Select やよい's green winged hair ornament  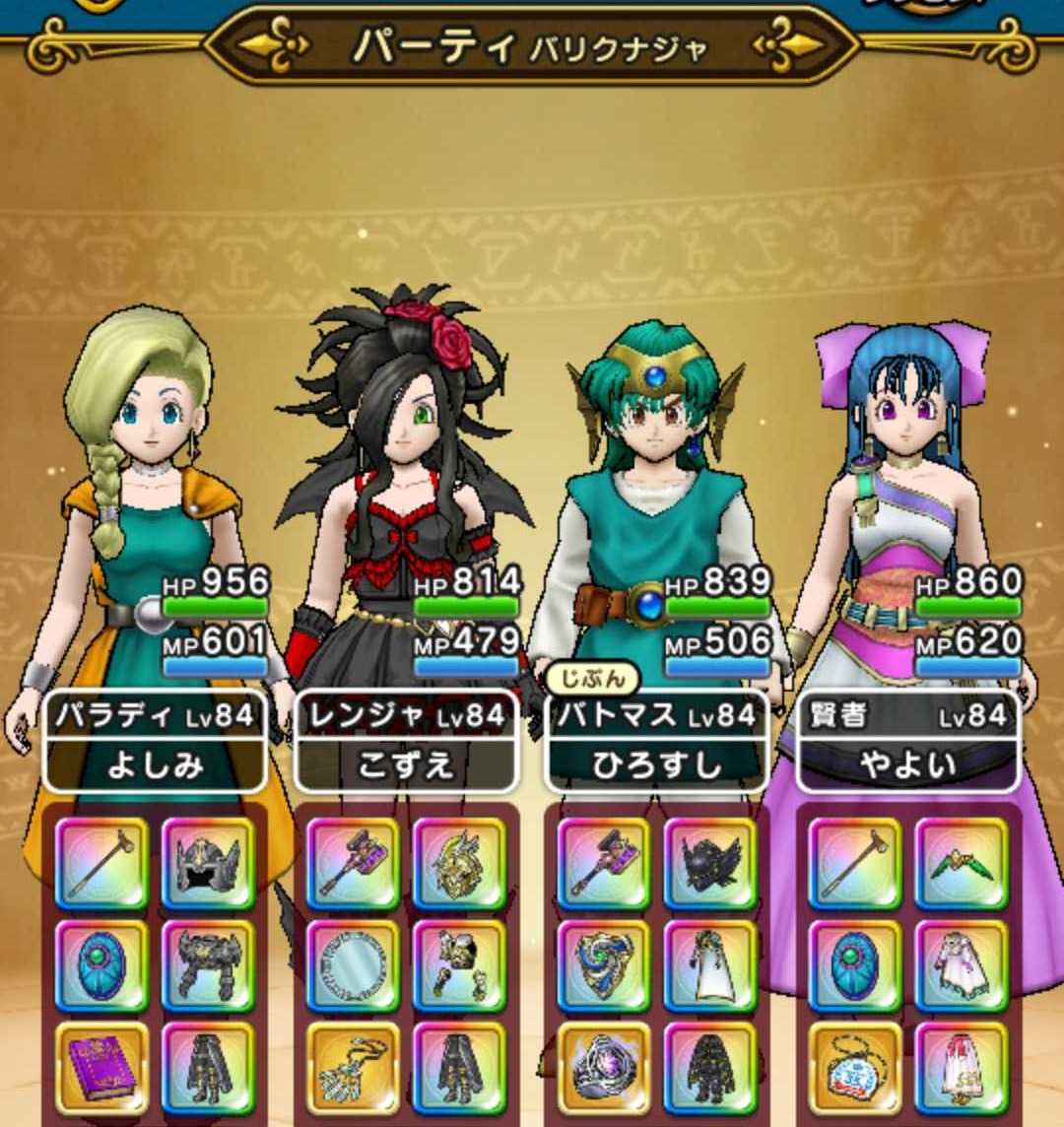tap(962, 863)
